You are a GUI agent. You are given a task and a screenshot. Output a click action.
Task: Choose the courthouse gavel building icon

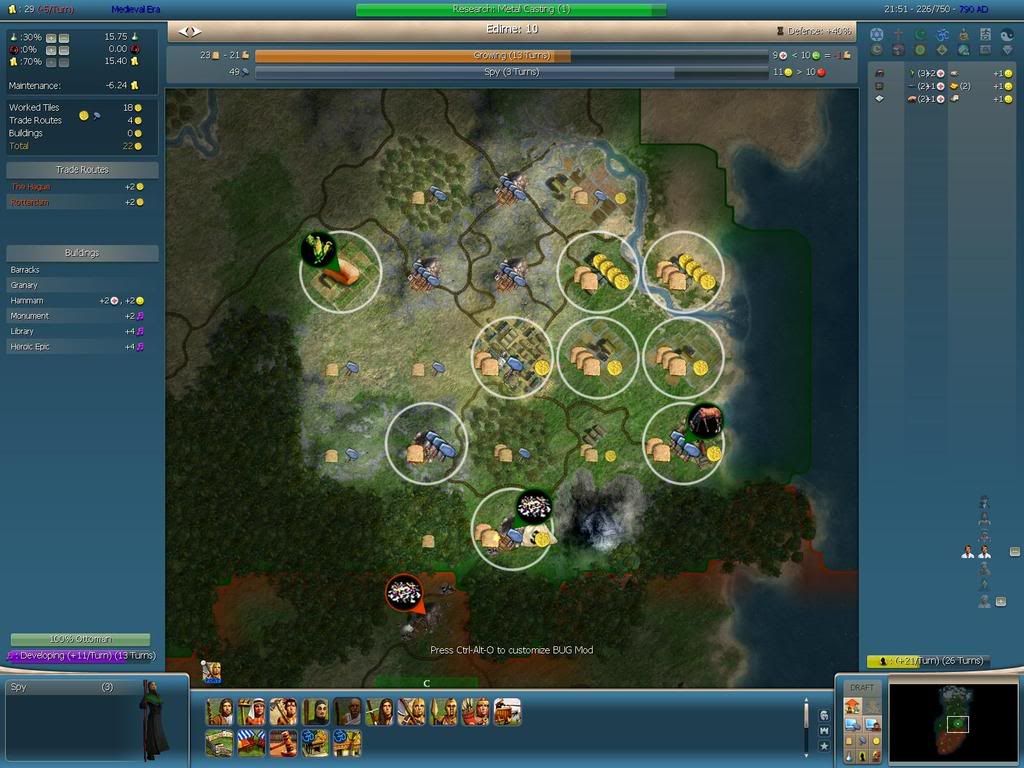coord(283,743)
